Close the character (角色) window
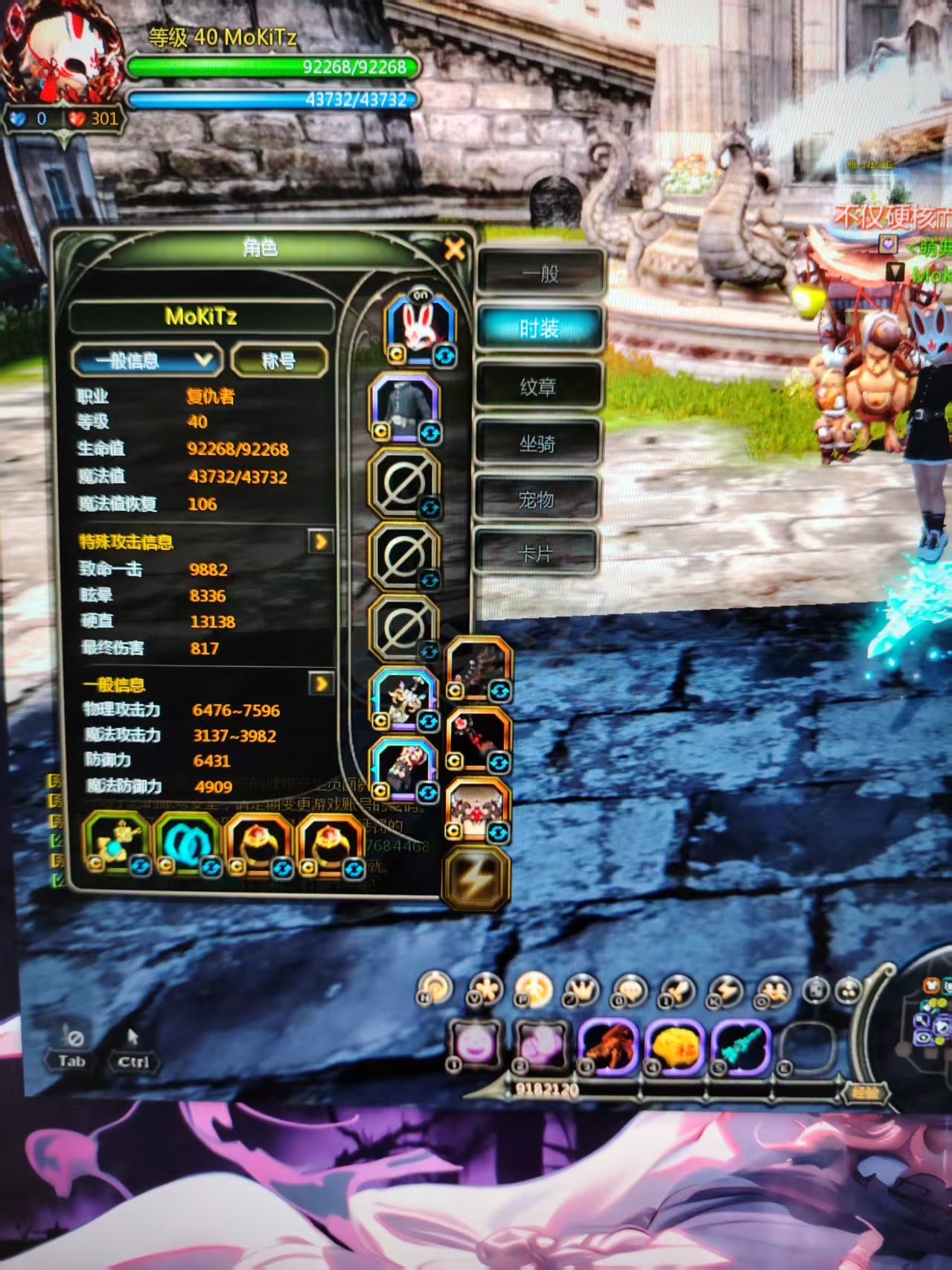This screenshot has height=1270, width=952. point(454,249)
